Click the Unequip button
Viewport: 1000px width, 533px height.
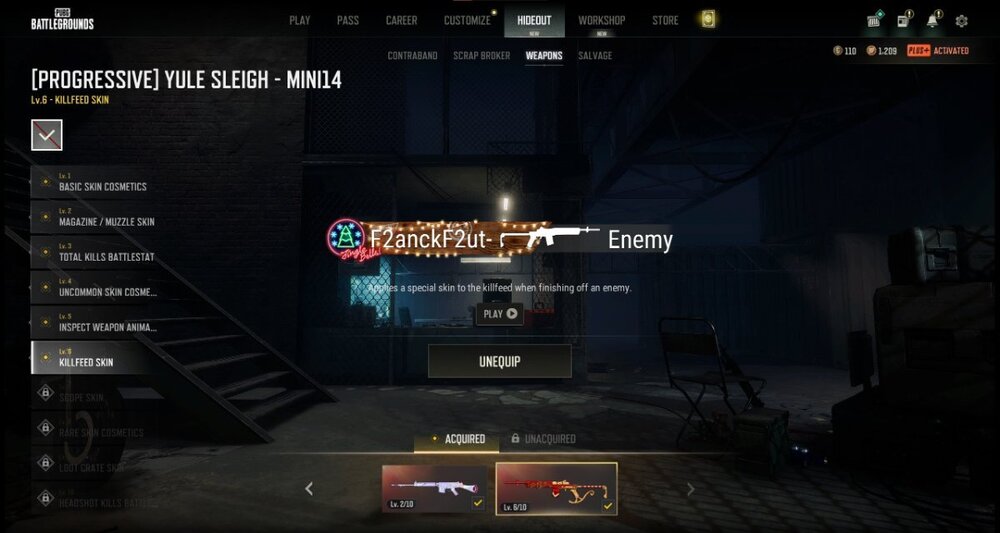[x=500, y=361]
